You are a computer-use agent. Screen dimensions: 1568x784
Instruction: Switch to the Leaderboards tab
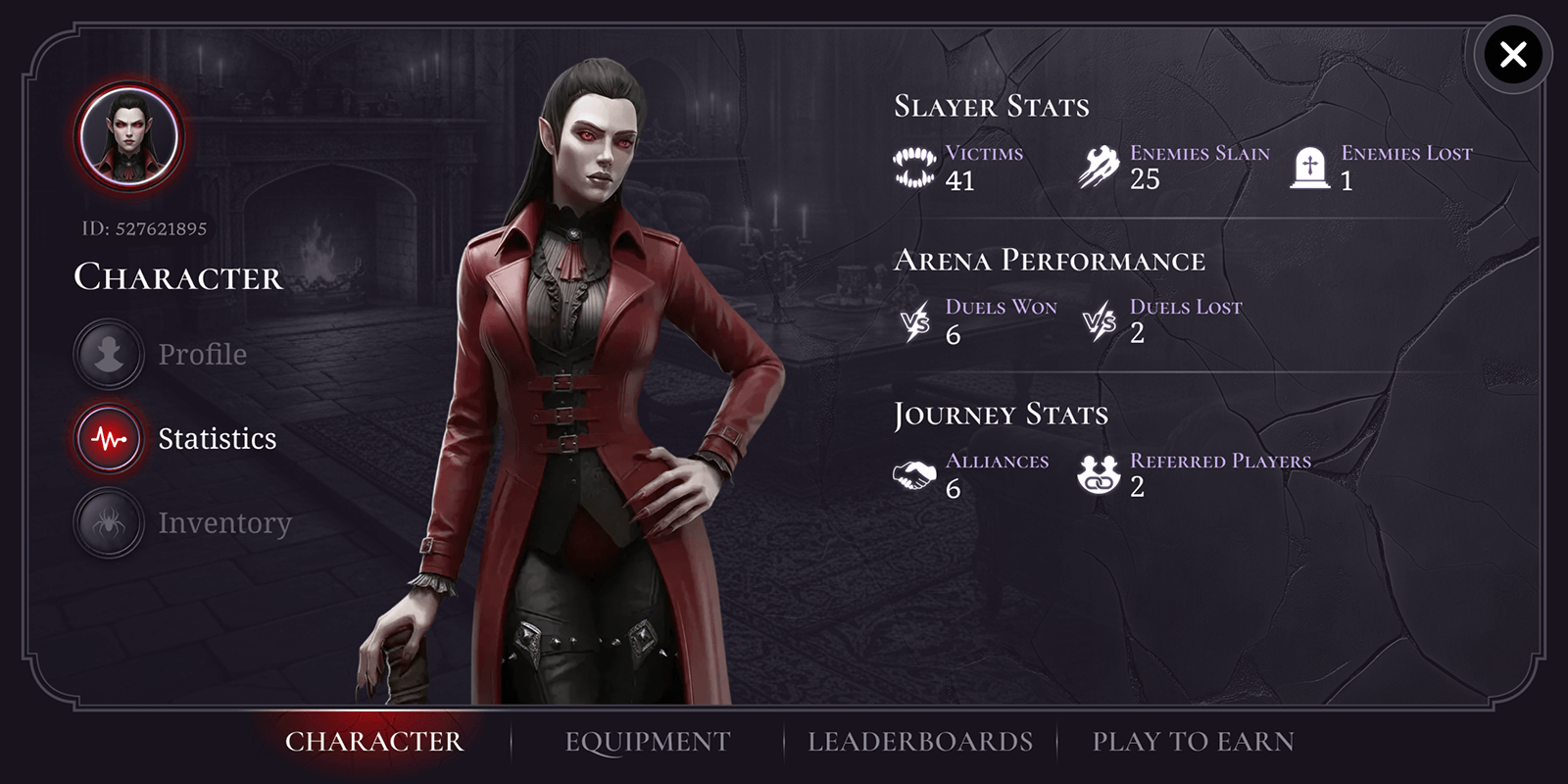tap(919, 742)
